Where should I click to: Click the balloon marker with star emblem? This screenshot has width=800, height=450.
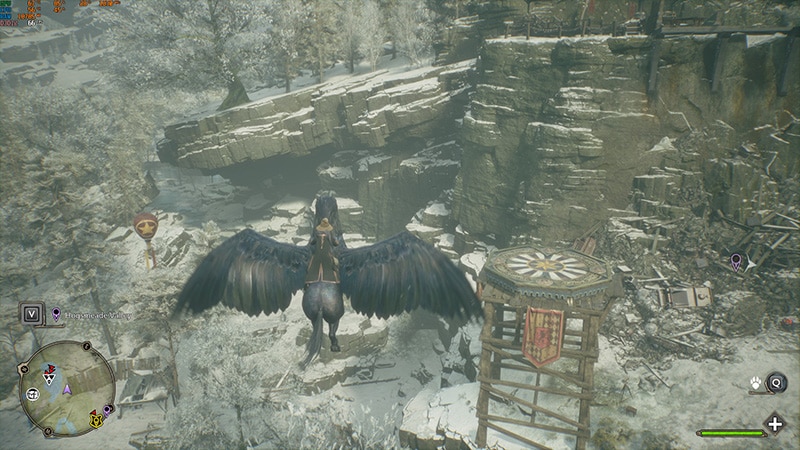[145, 224]
